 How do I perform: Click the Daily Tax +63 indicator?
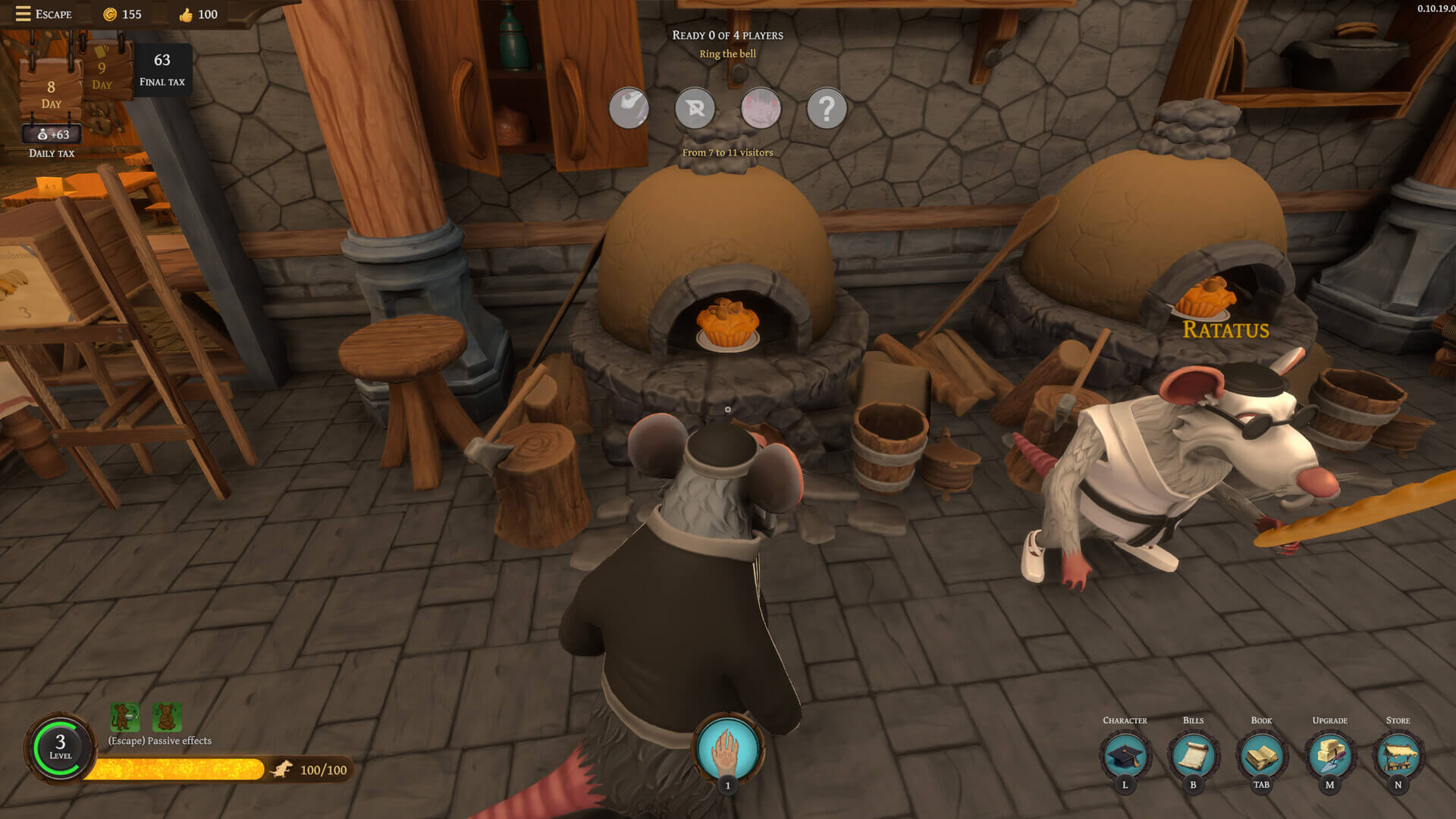point(52,135)
